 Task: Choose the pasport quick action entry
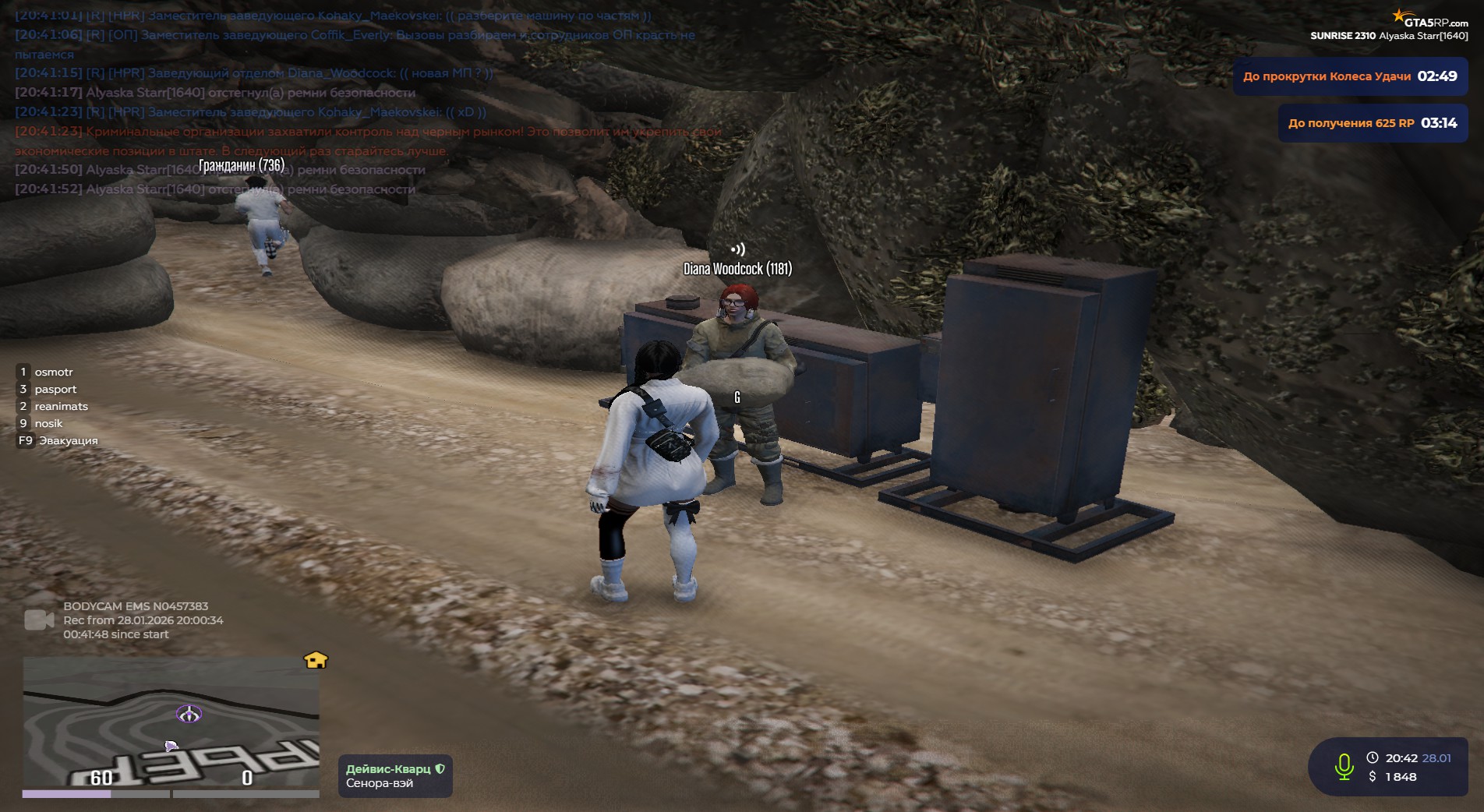(55, 390)
